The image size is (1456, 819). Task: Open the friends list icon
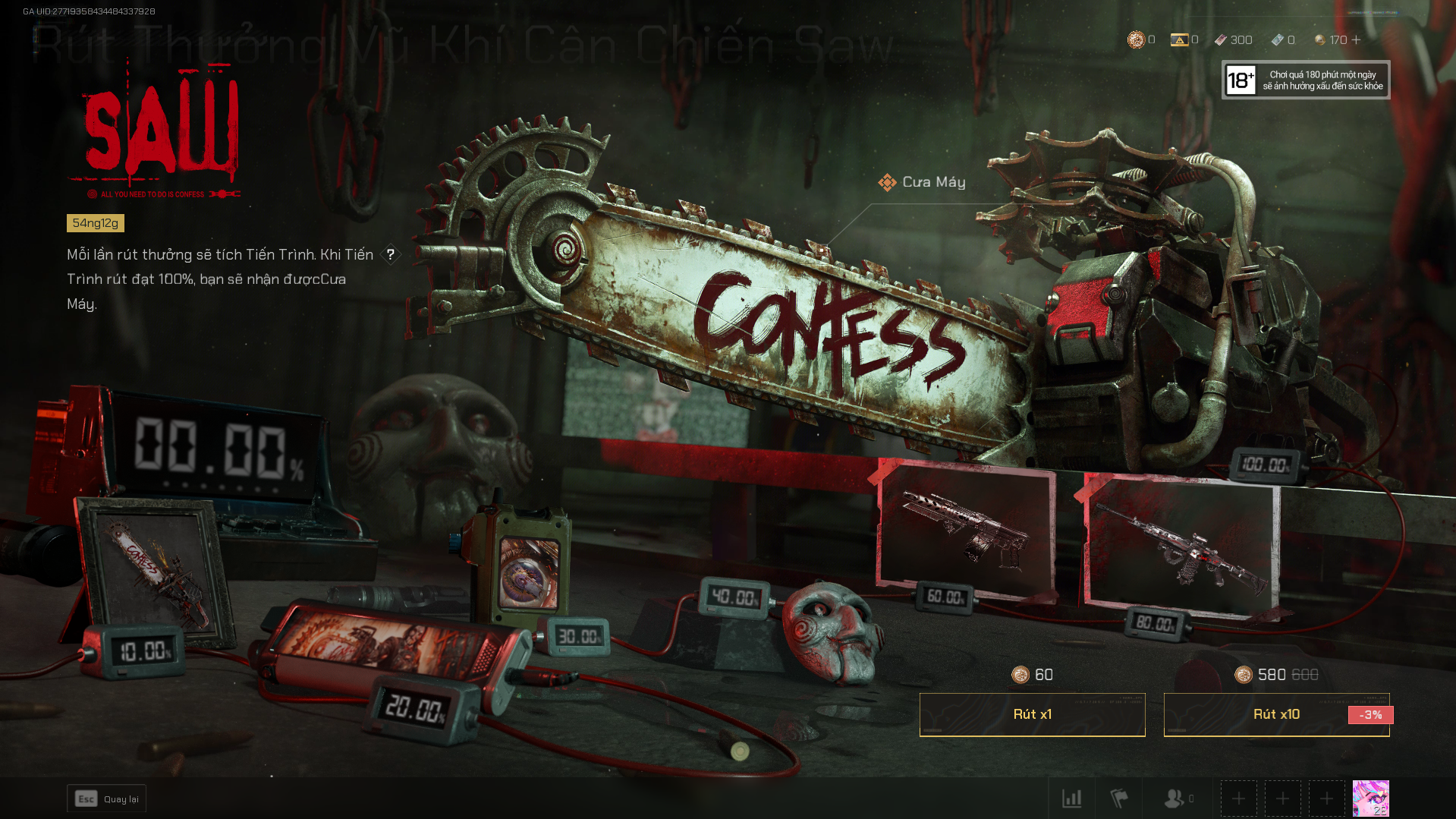click(1175, 799)
